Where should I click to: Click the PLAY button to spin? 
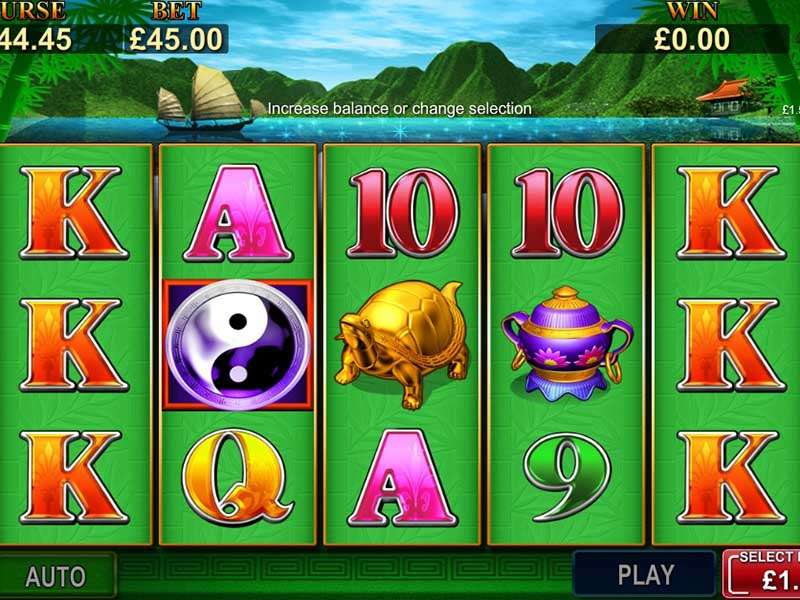click(x=645, y=574)
